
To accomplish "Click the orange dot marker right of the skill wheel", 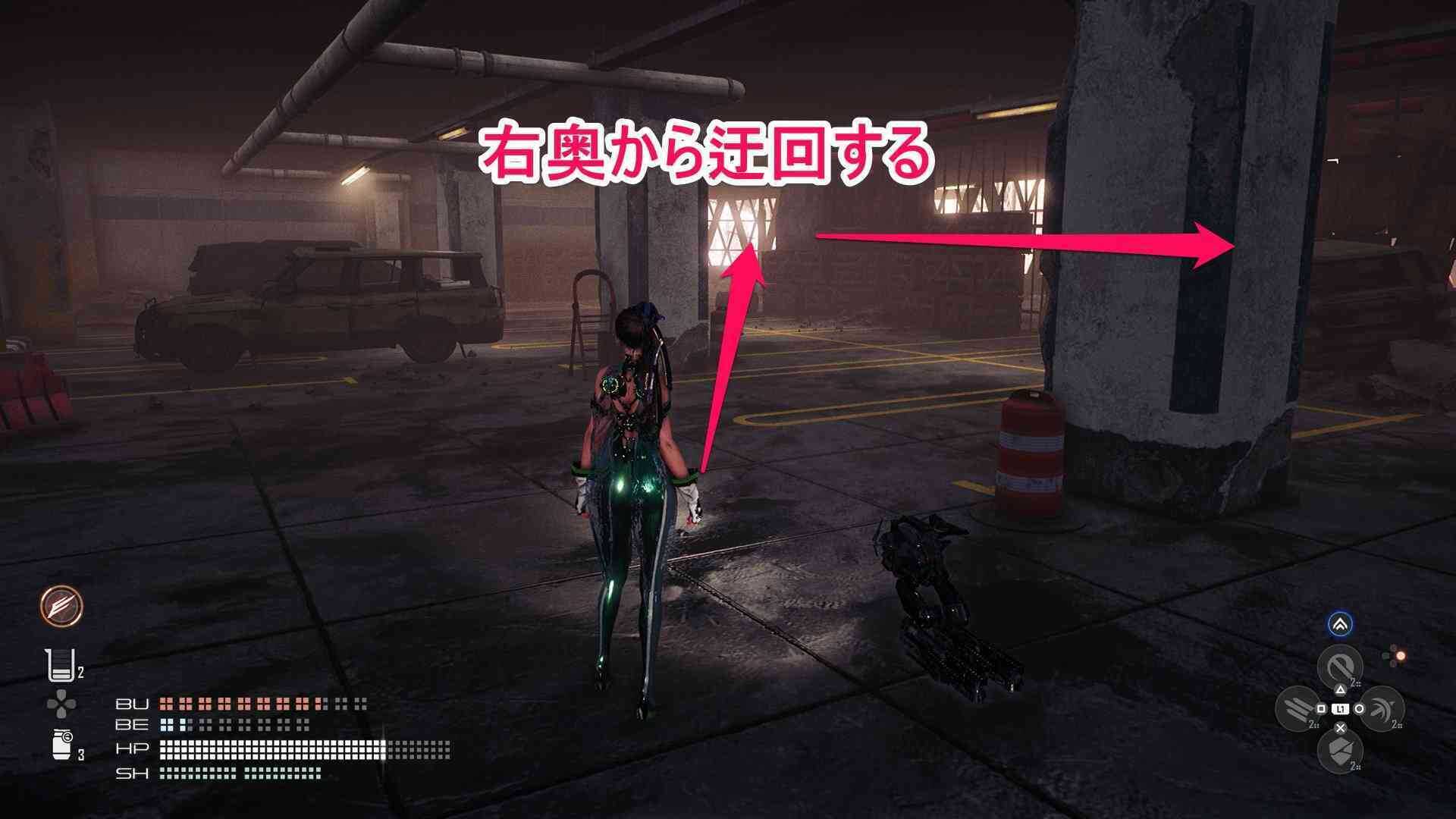I will tap(1401, 656).
